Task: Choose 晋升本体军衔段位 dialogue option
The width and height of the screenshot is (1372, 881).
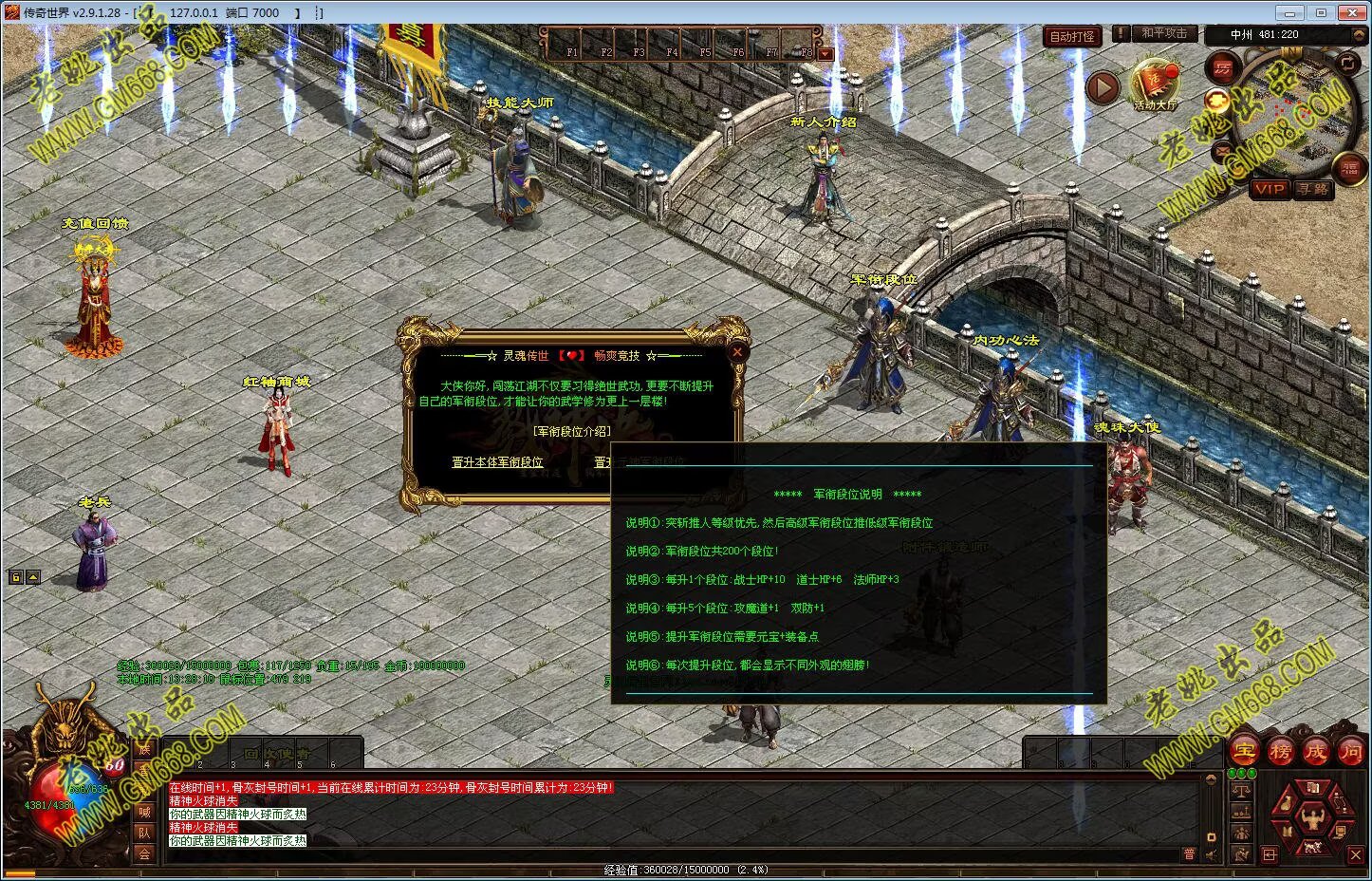Action: (x=497, y=462)
